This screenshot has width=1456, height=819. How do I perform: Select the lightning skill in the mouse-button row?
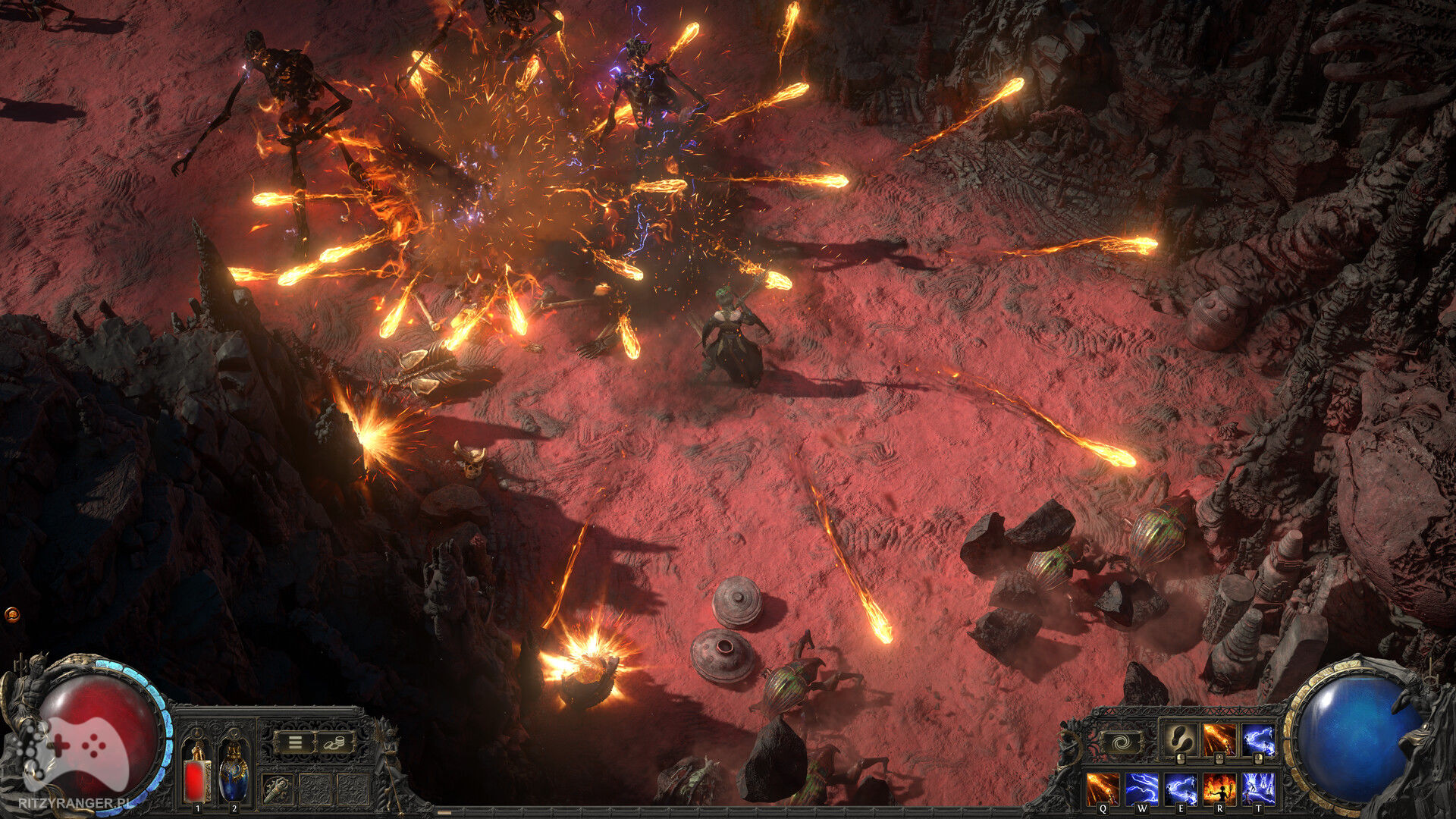click(x=1259, y=740)
